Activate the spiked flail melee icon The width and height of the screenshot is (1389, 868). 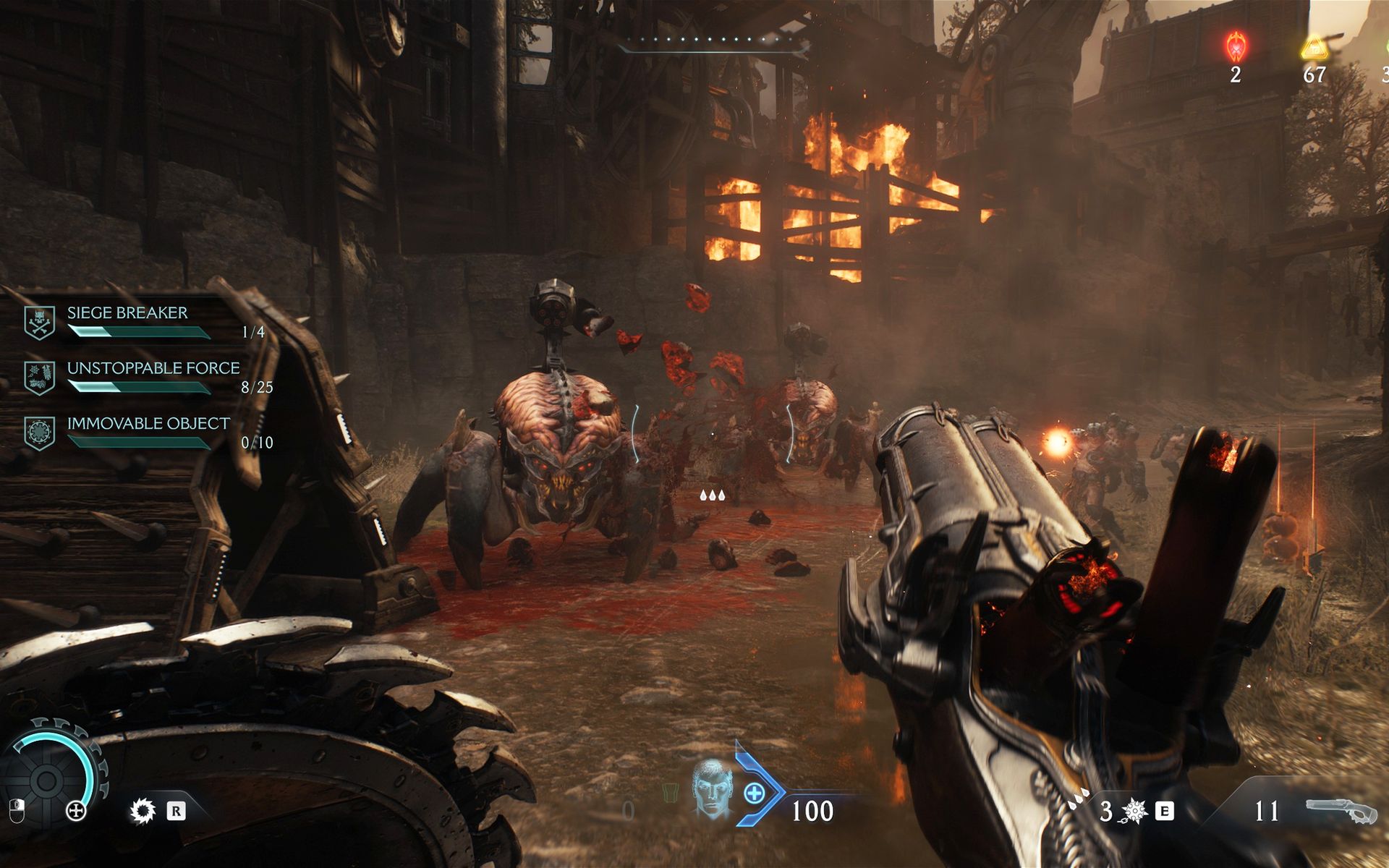(x=1132, y=812)
